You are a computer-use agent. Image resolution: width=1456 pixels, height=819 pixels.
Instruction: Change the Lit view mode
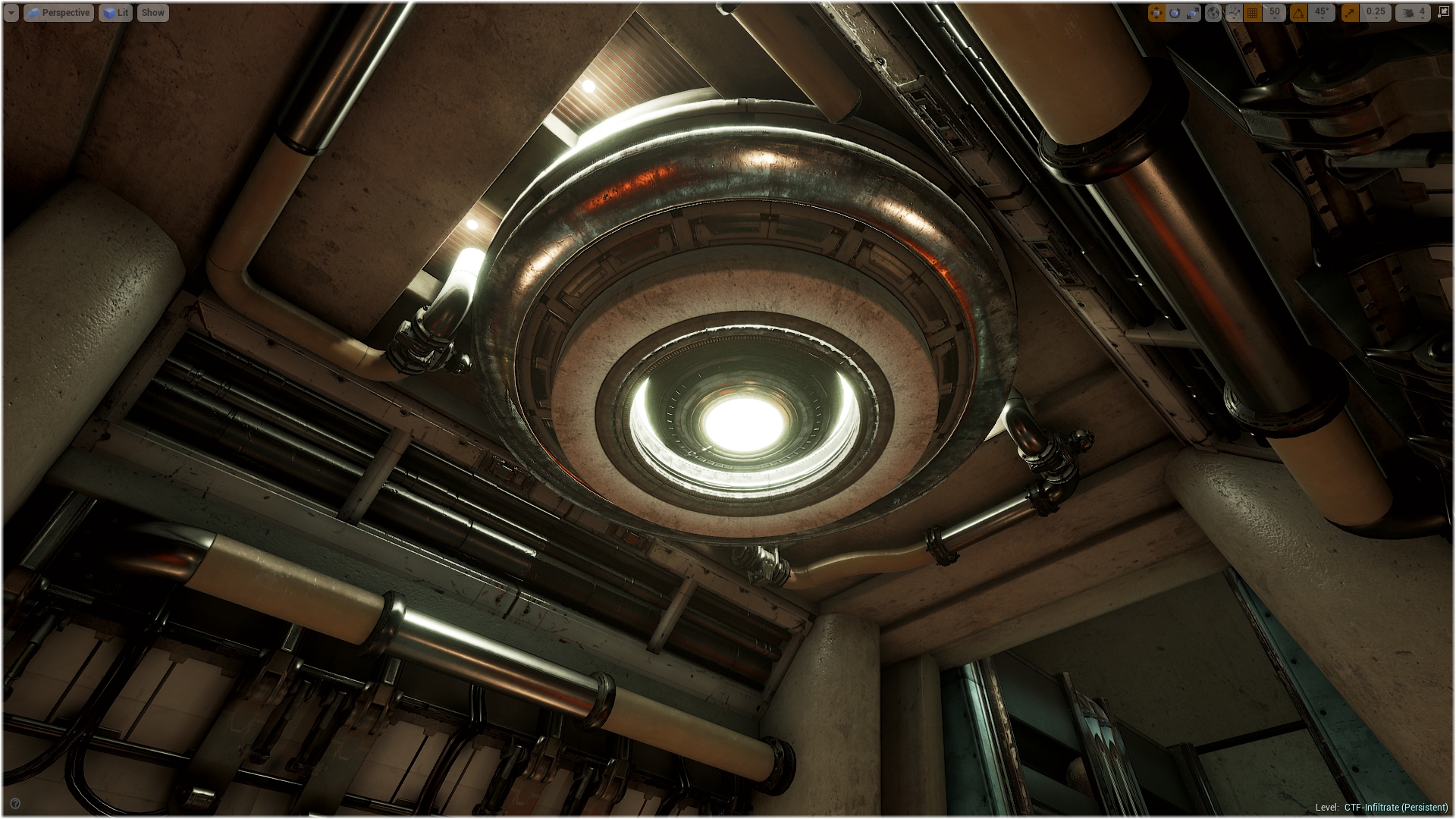[115, 13]
